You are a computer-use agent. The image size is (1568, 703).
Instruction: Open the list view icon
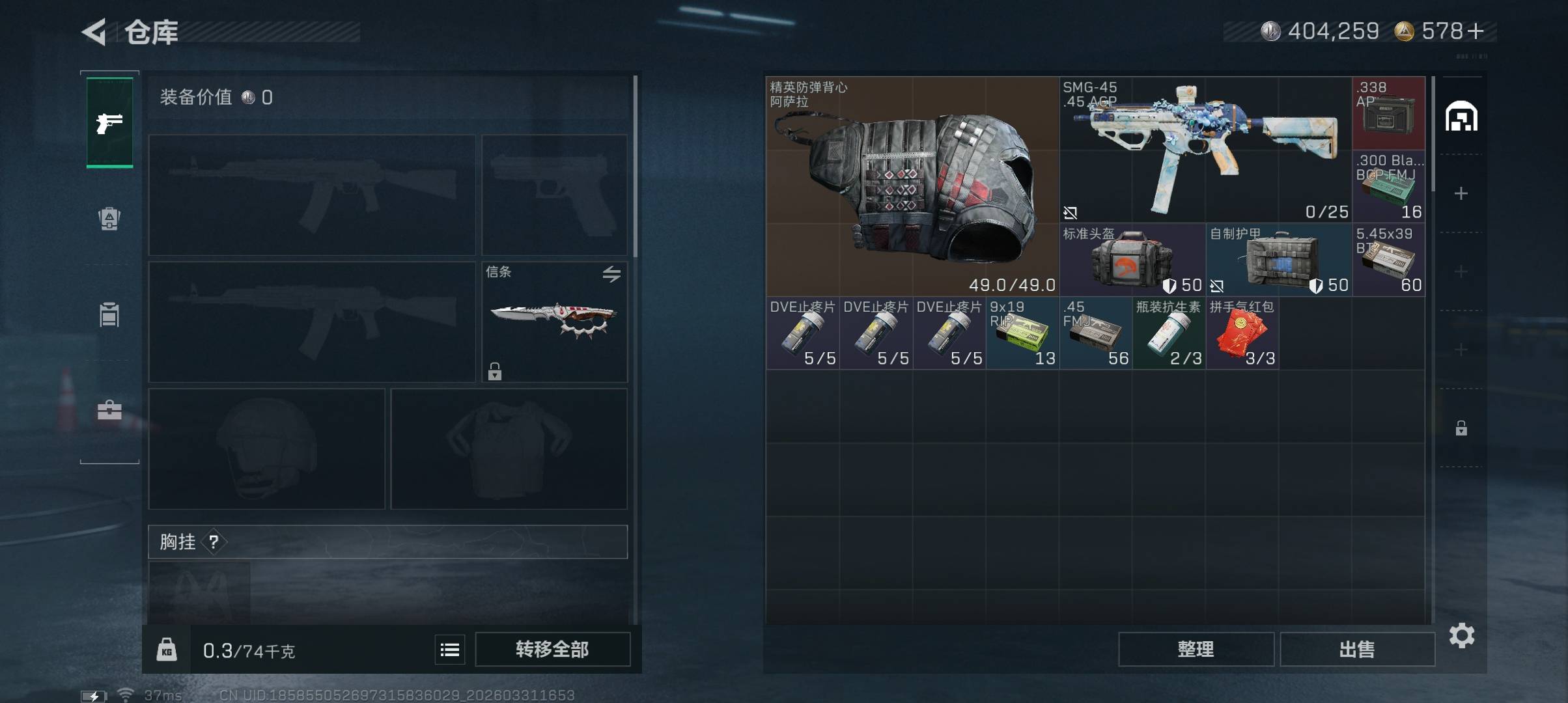coord(450,650)
